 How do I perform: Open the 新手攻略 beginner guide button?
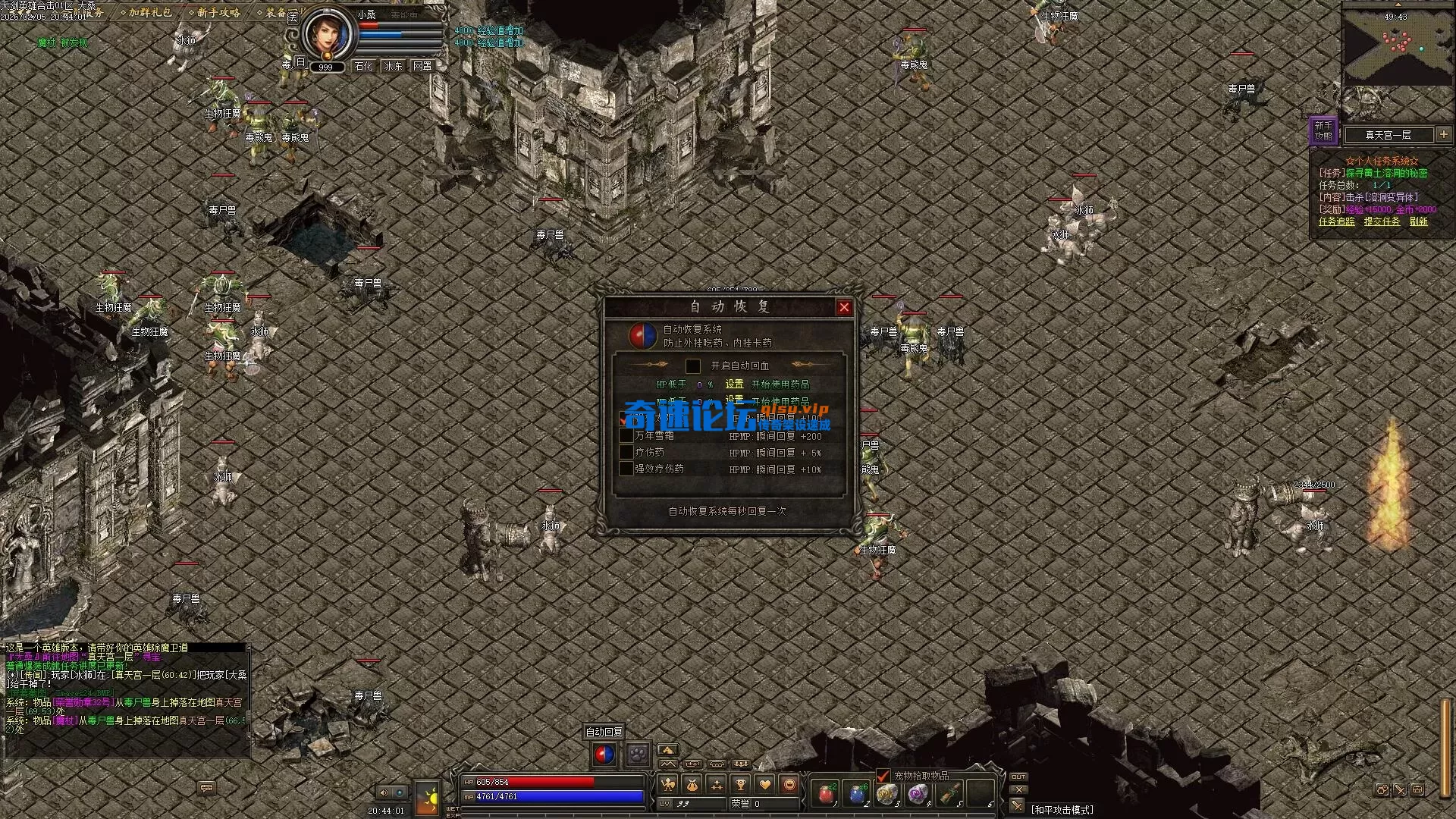tap(1323, 130)
